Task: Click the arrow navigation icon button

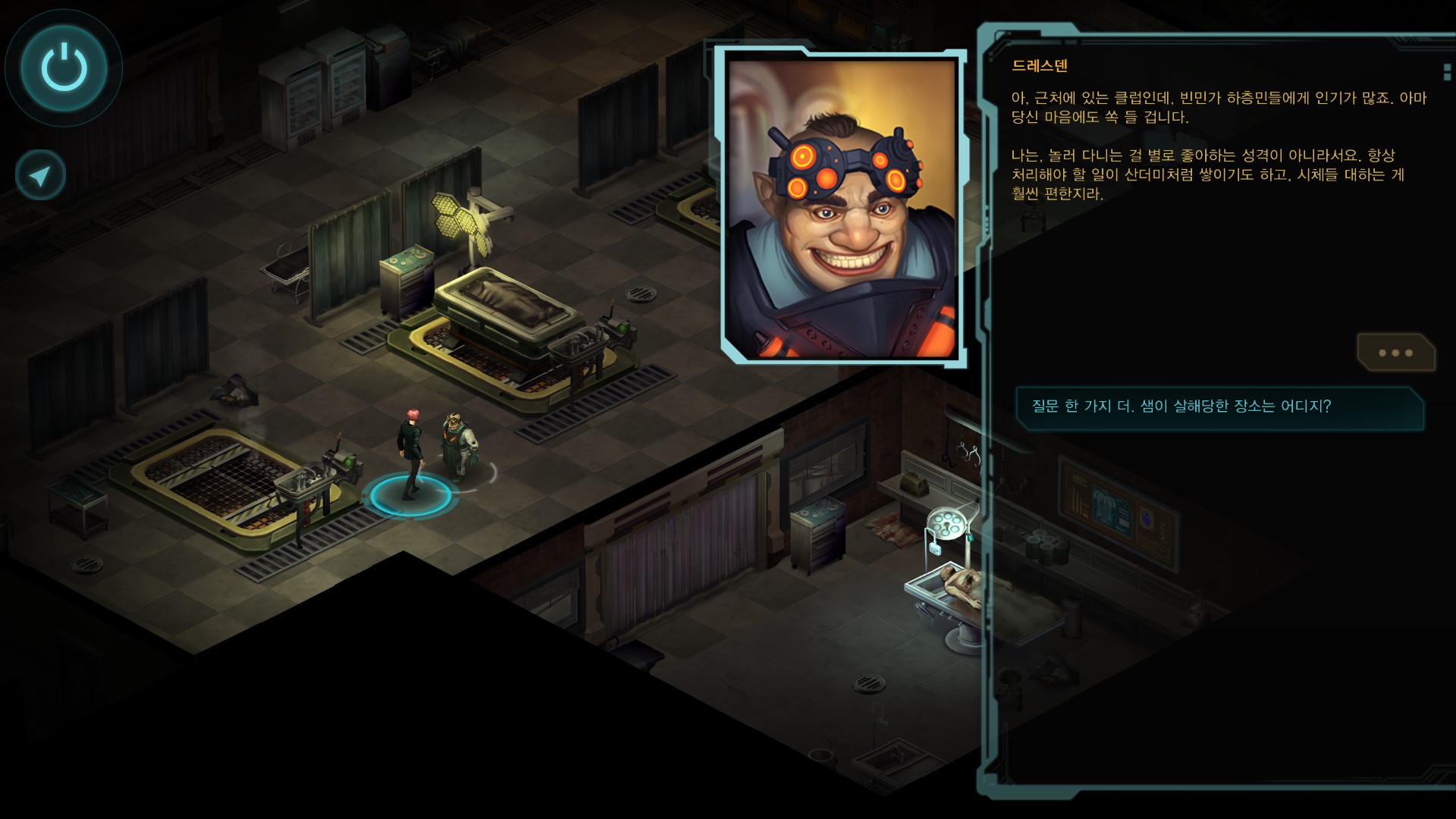Action: pyautogui.click(x=40, y=176)
